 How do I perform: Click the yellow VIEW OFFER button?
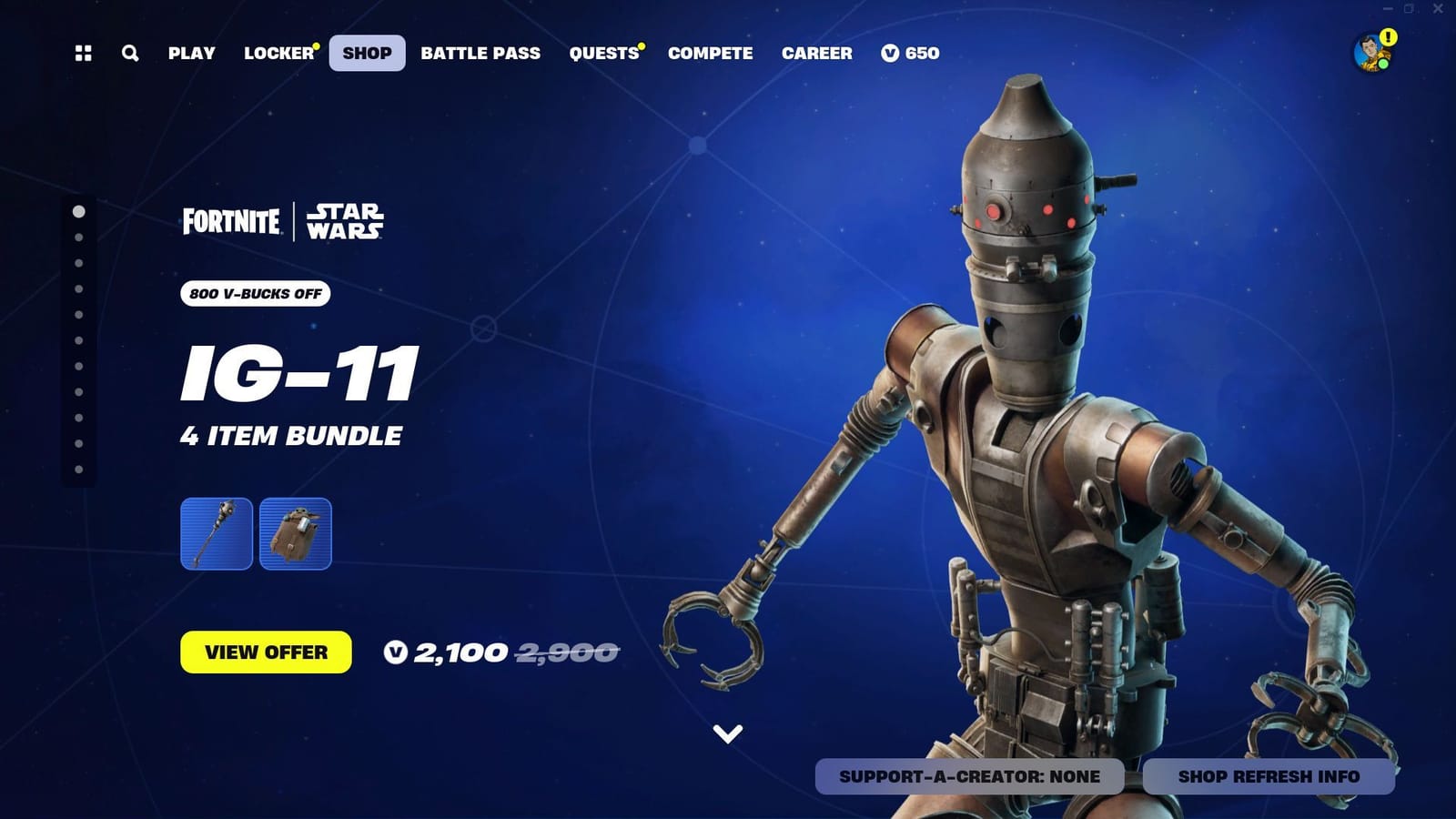266,652
